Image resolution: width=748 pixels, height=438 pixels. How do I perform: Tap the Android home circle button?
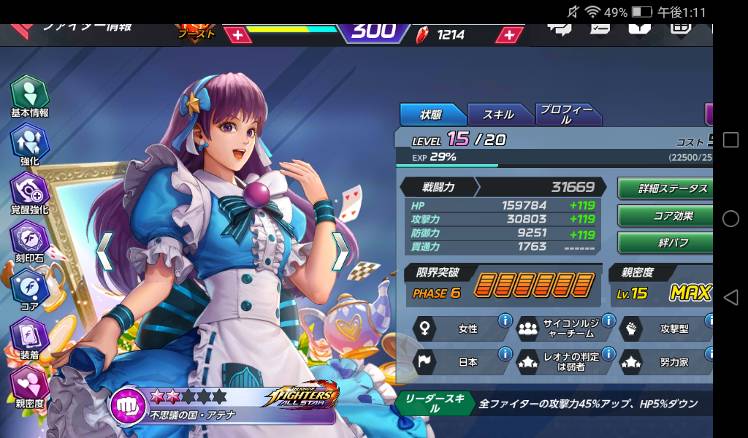coord(730,219)
